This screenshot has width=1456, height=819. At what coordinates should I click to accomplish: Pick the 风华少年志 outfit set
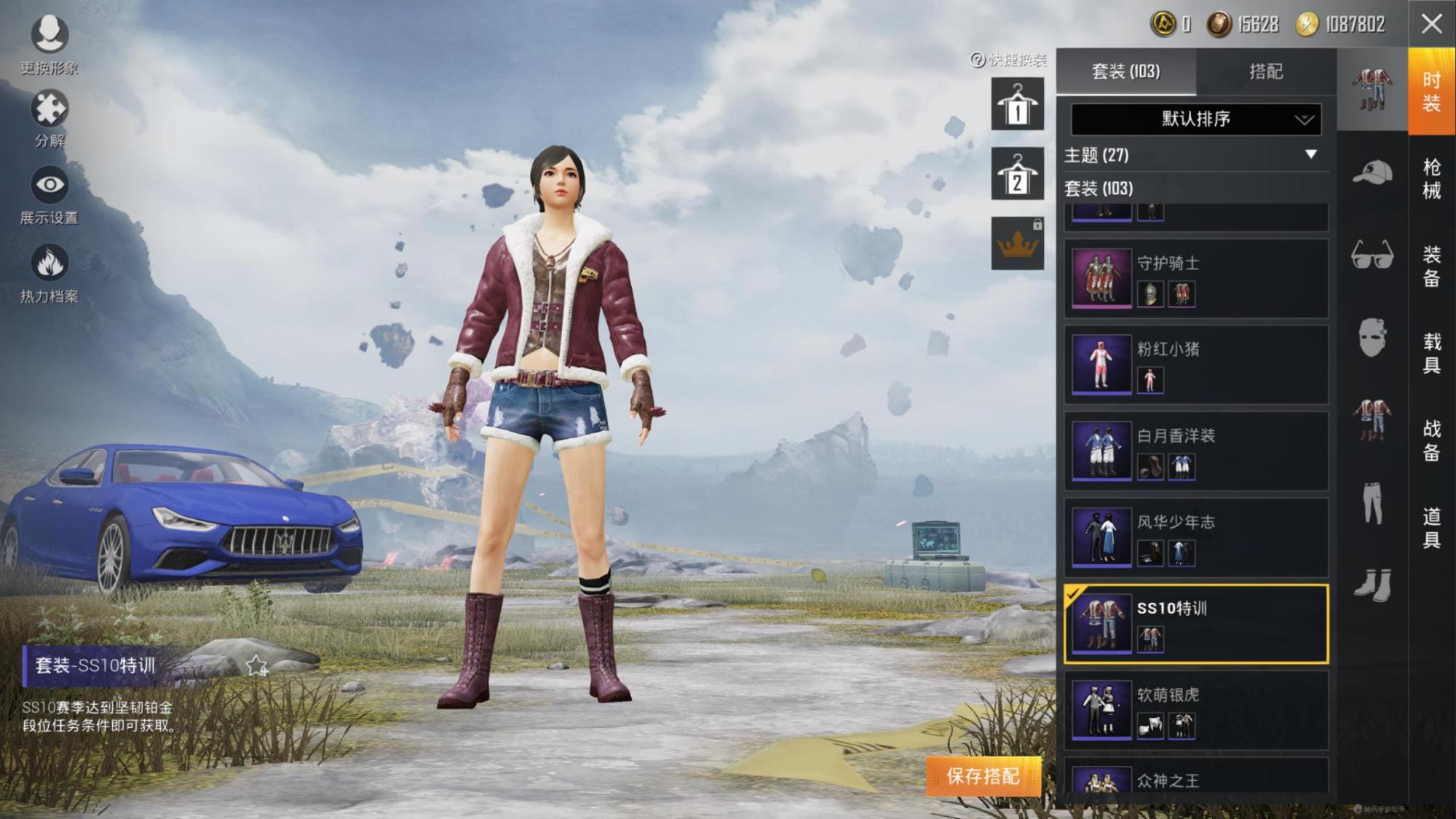(x=1195, y=537)
